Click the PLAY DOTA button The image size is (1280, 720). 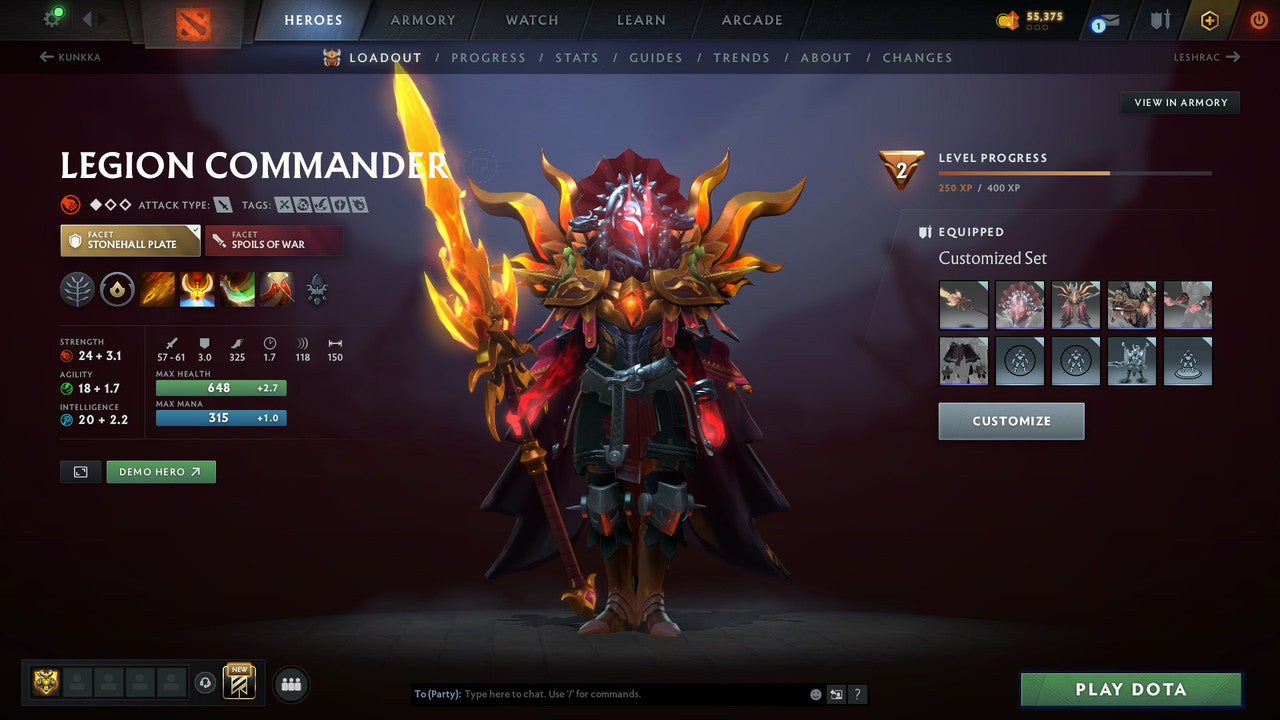tap(1129, 689)
